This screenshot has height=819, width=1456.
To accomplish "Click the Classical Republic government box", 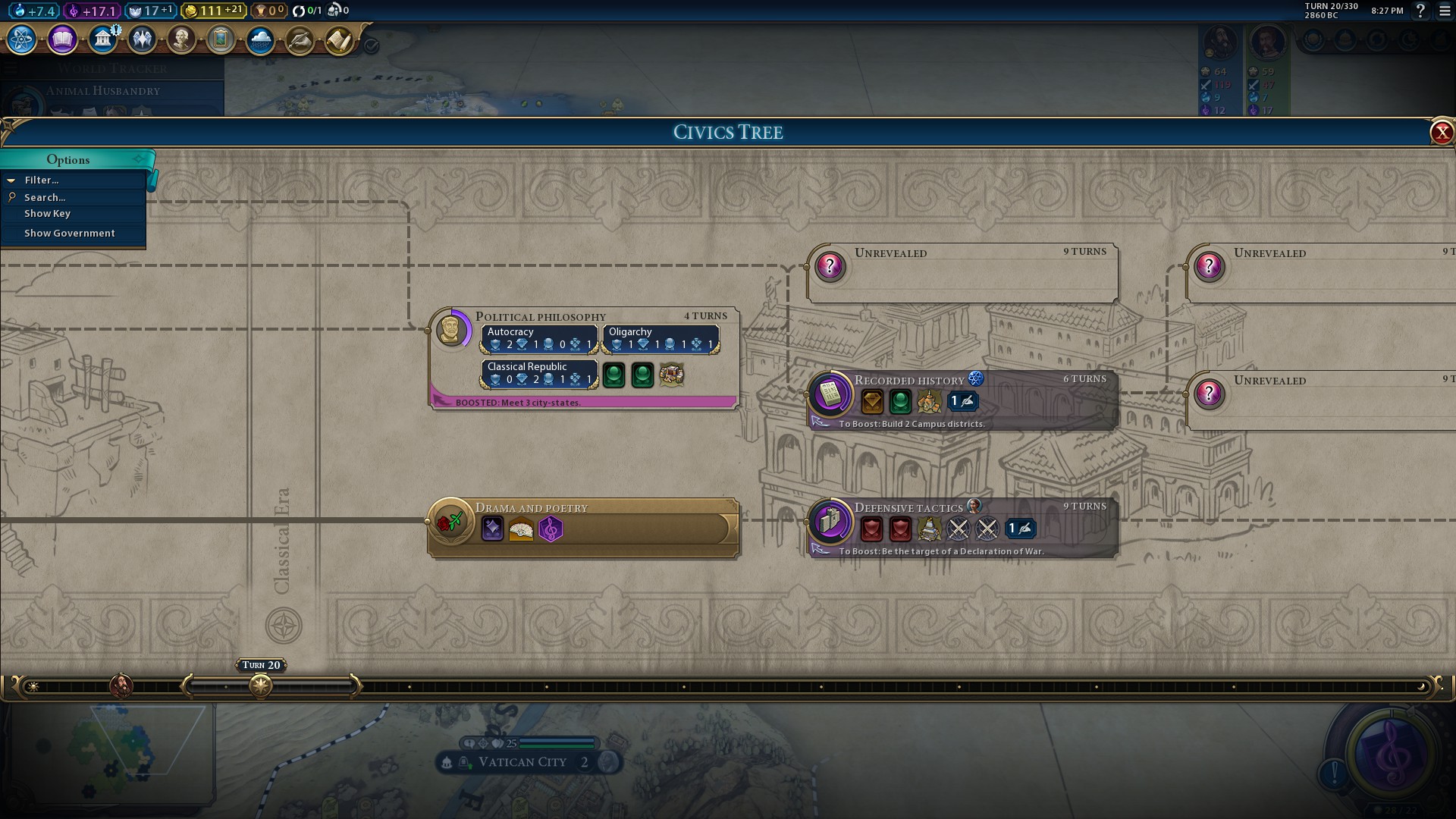I will click(x=539, y=374).
